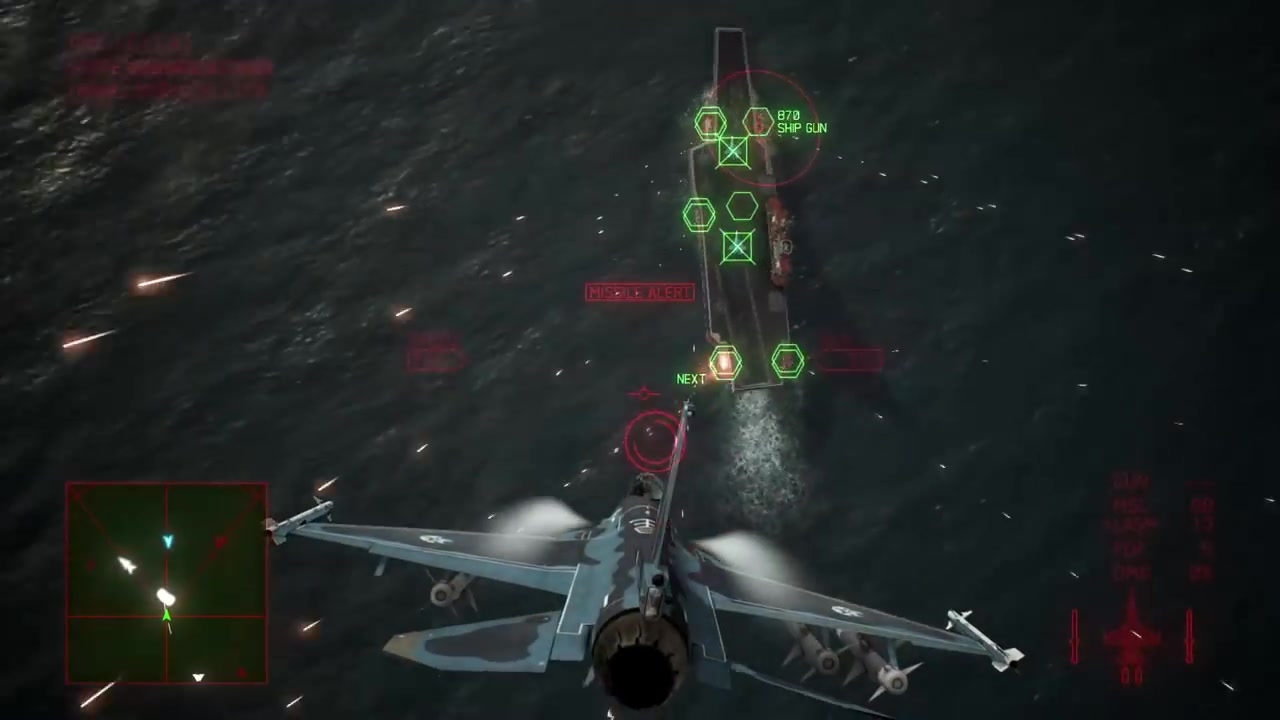This screenshot has width=1280, height=720.
Task: Choose the hexagon target marked NEXT
Action: pos(724,362)
